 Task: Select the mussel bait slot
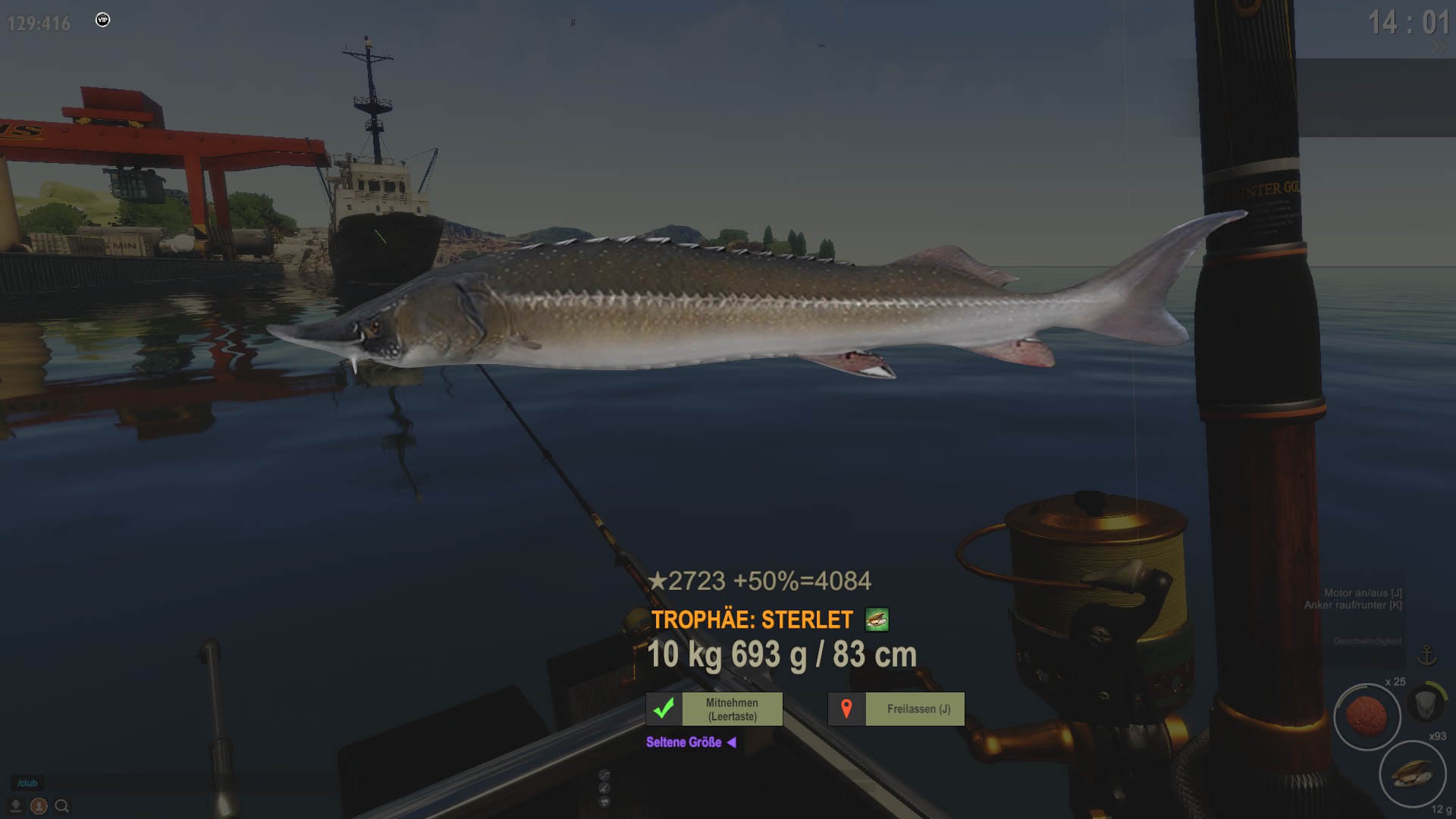click(1412, 774)
